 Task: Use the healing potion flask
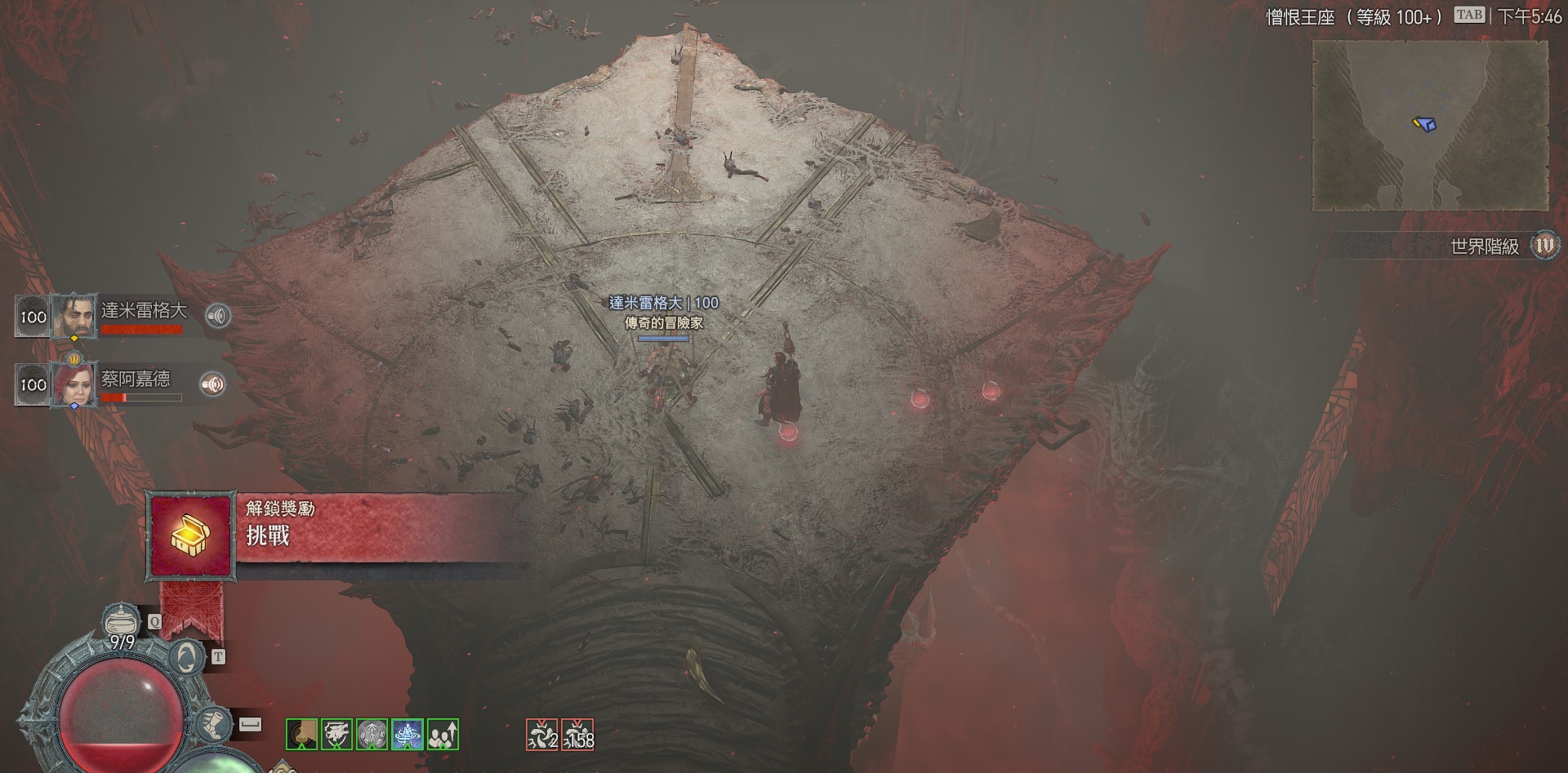123,624
